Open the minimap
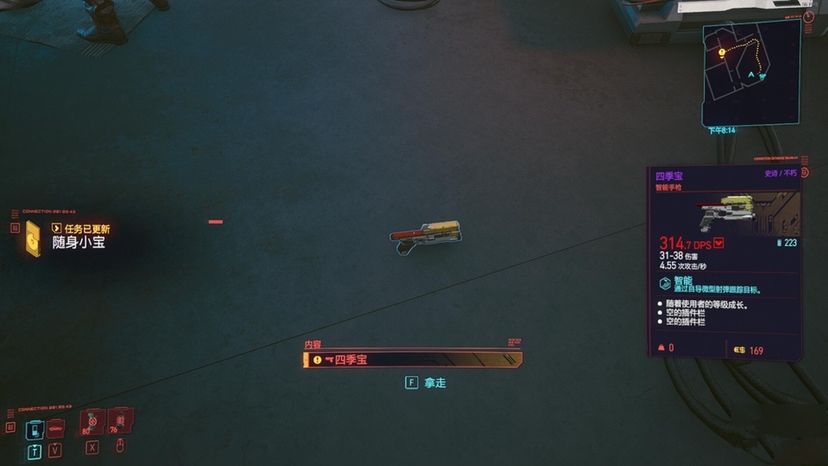This screenshot has width=828, height=466. click(751, 72)
